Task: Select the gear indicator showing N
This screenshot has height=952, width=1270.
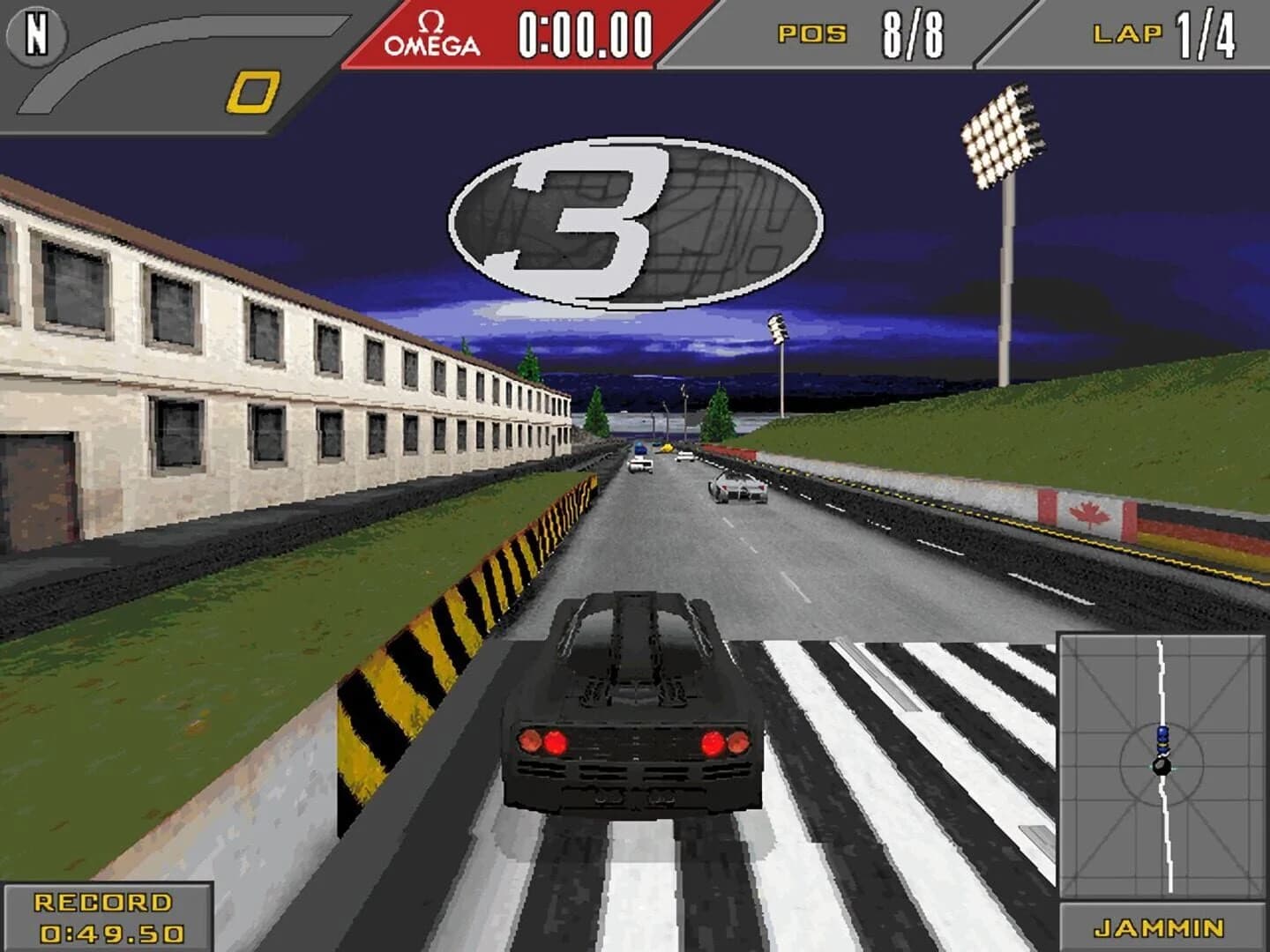Action: click(x=35, y=37)
